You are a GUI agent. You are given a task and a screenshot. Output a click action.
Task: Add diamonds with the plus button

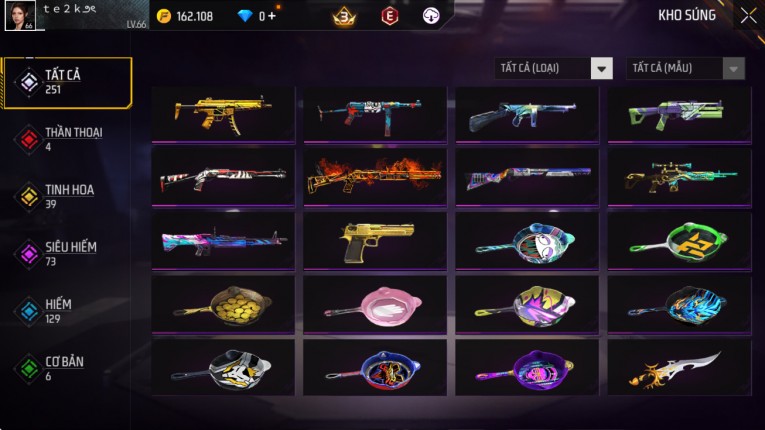coord(271,16)
